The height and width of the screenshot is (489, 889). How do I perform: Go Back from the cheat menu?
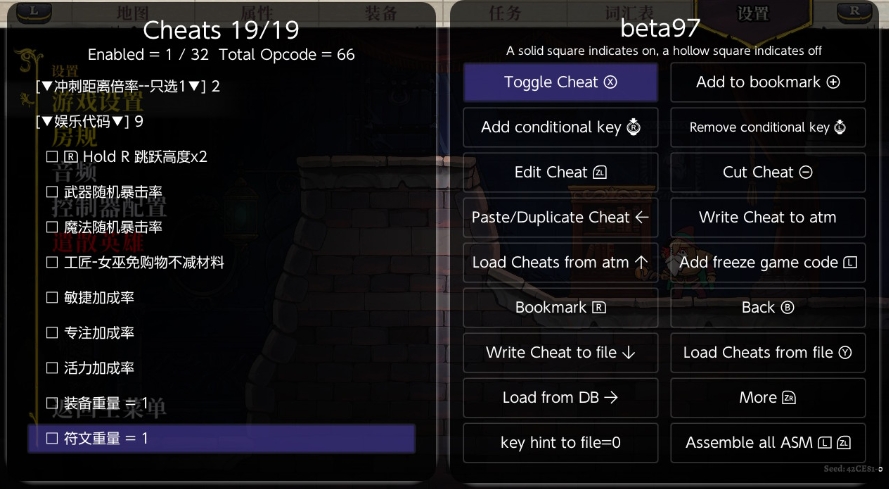coord(767,307)
